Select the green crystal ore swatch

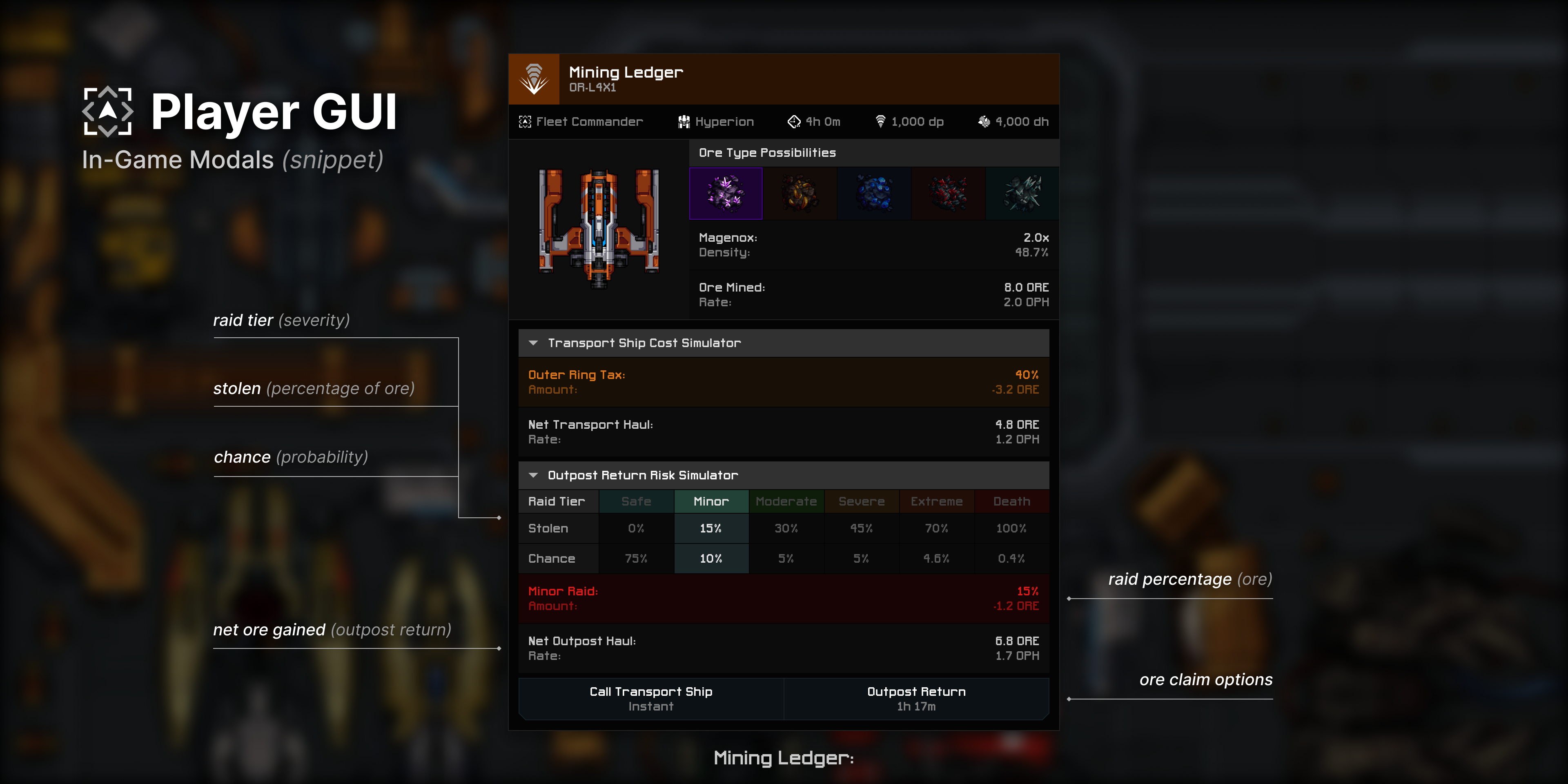point(1021,193)
